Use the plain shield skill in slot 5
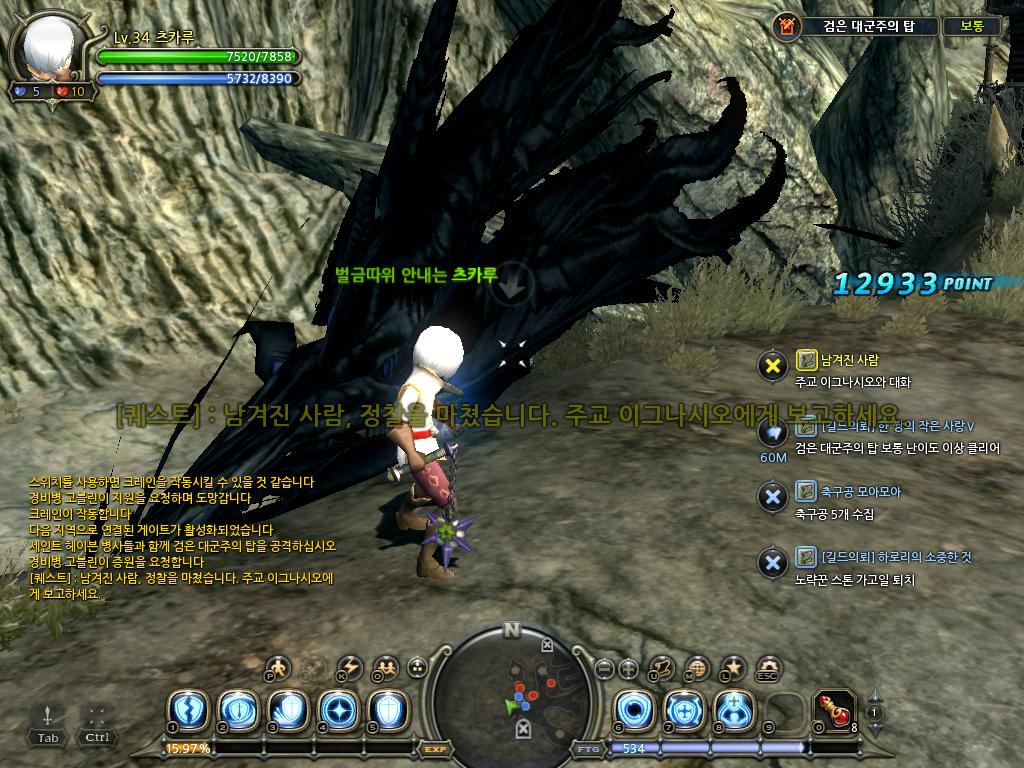 [x=387, y=710]
